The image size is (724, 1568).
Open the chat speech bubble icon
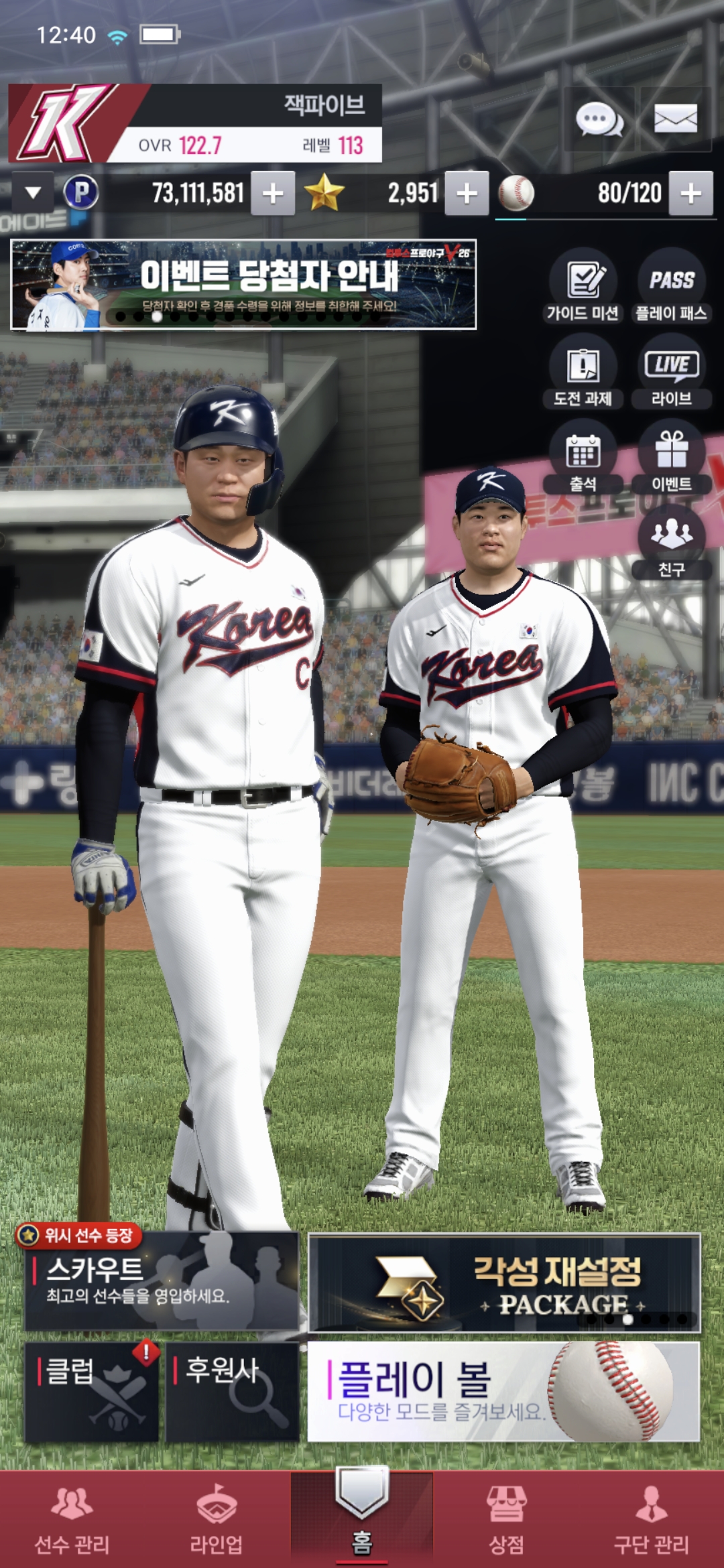[599, 120]
